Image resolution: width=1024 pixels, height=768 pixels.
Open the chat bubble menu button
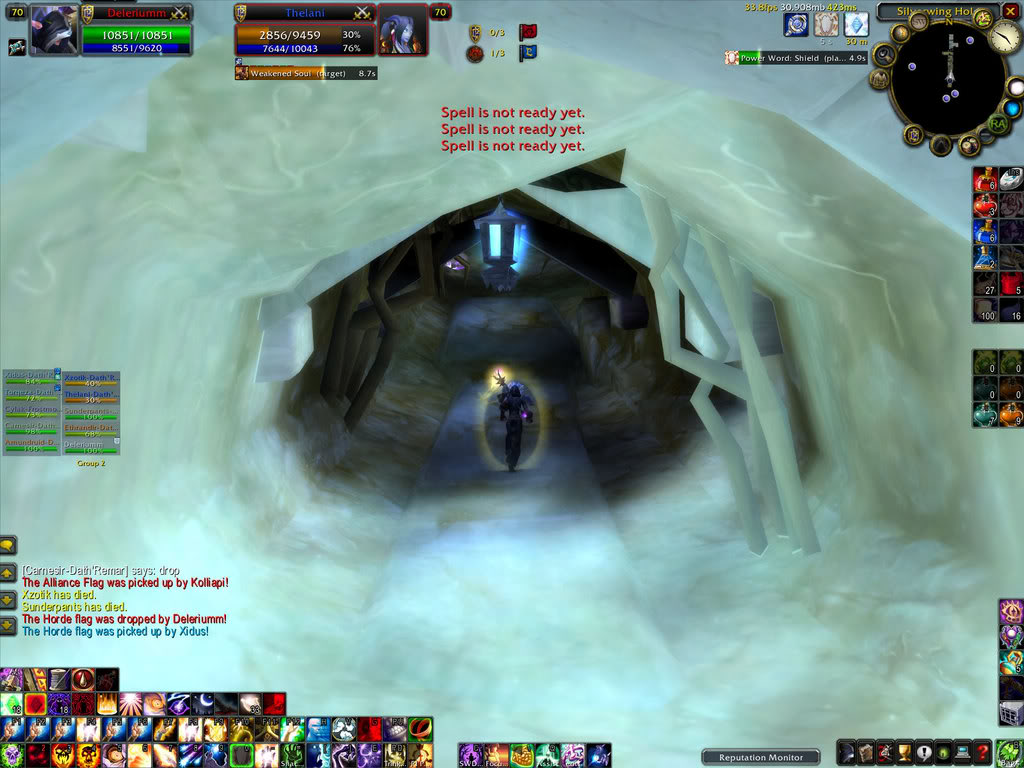(8, 545)
